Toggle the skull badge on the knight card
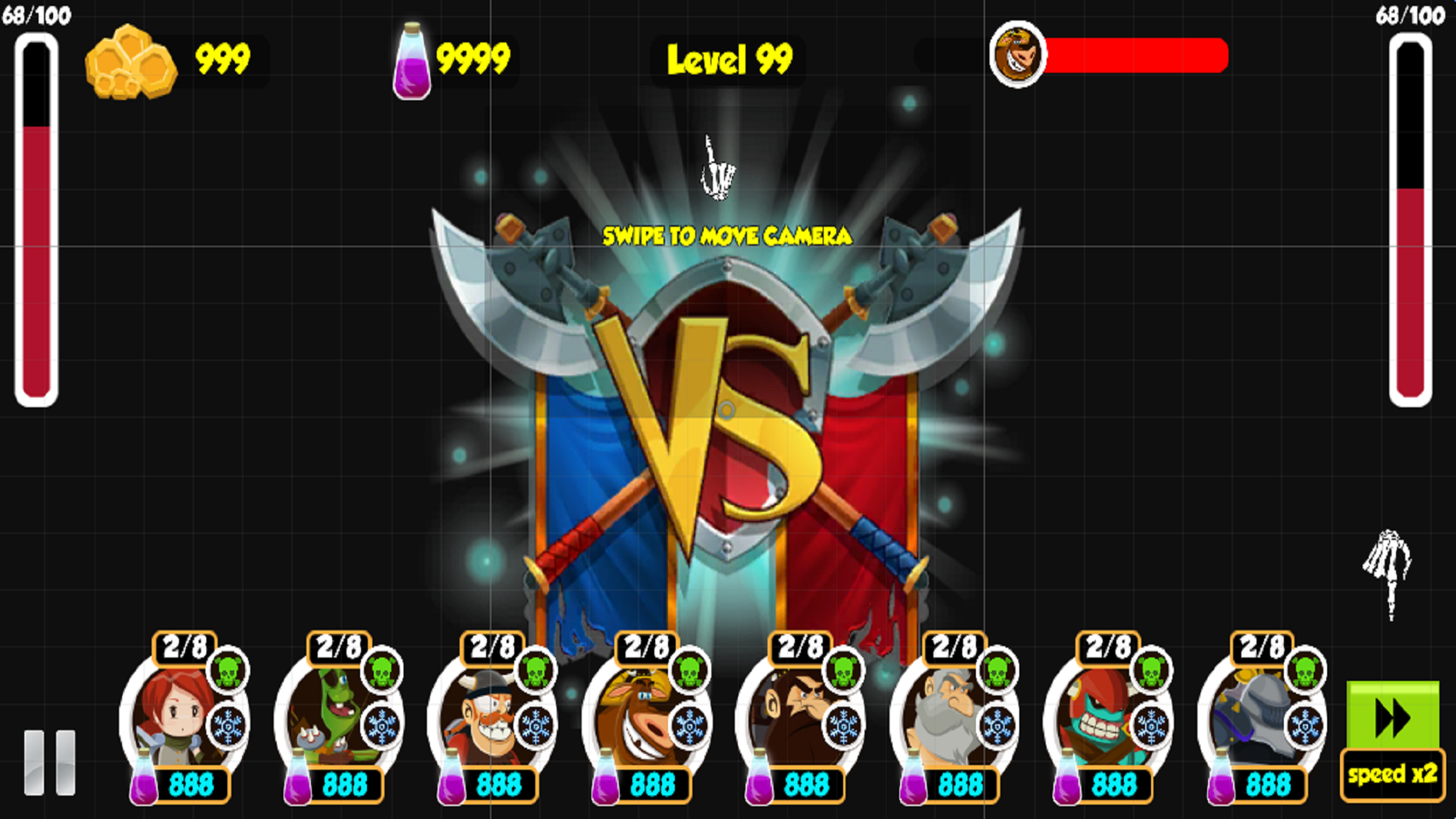1456x819 pixels. (x=1304, y=670)
